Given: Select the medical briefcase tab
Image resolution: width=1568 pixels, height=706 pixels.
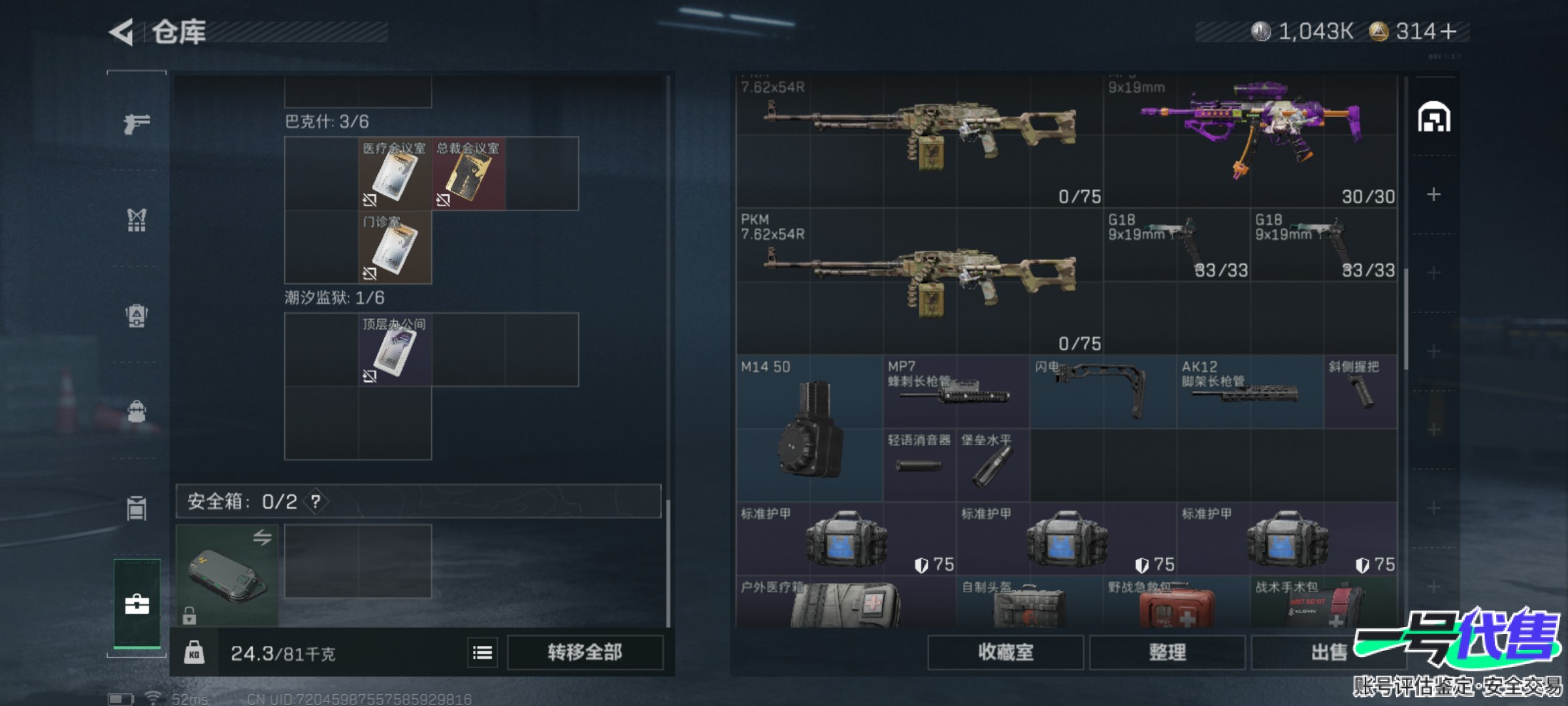Looking at the screenshot, I should (137, 604).
